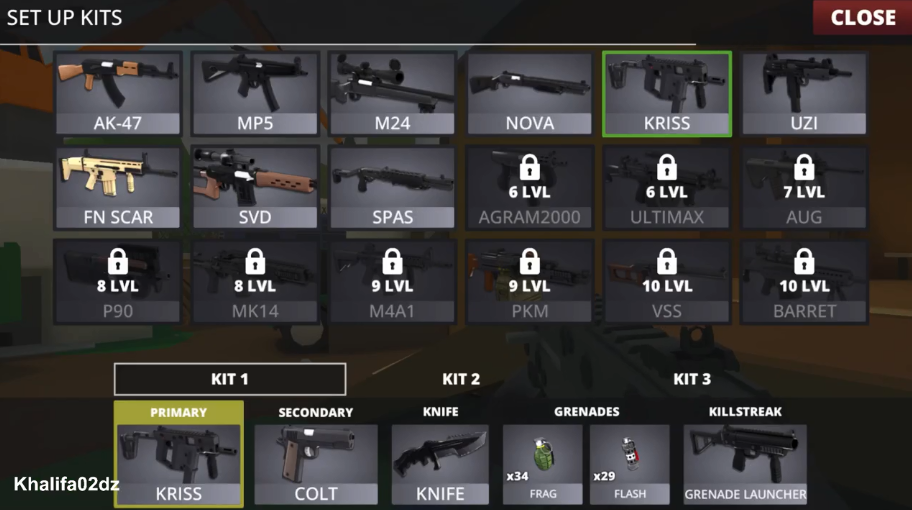Choose the UZI weapon tile
This screenshot has height=510, width=912.
coord(803,94)
